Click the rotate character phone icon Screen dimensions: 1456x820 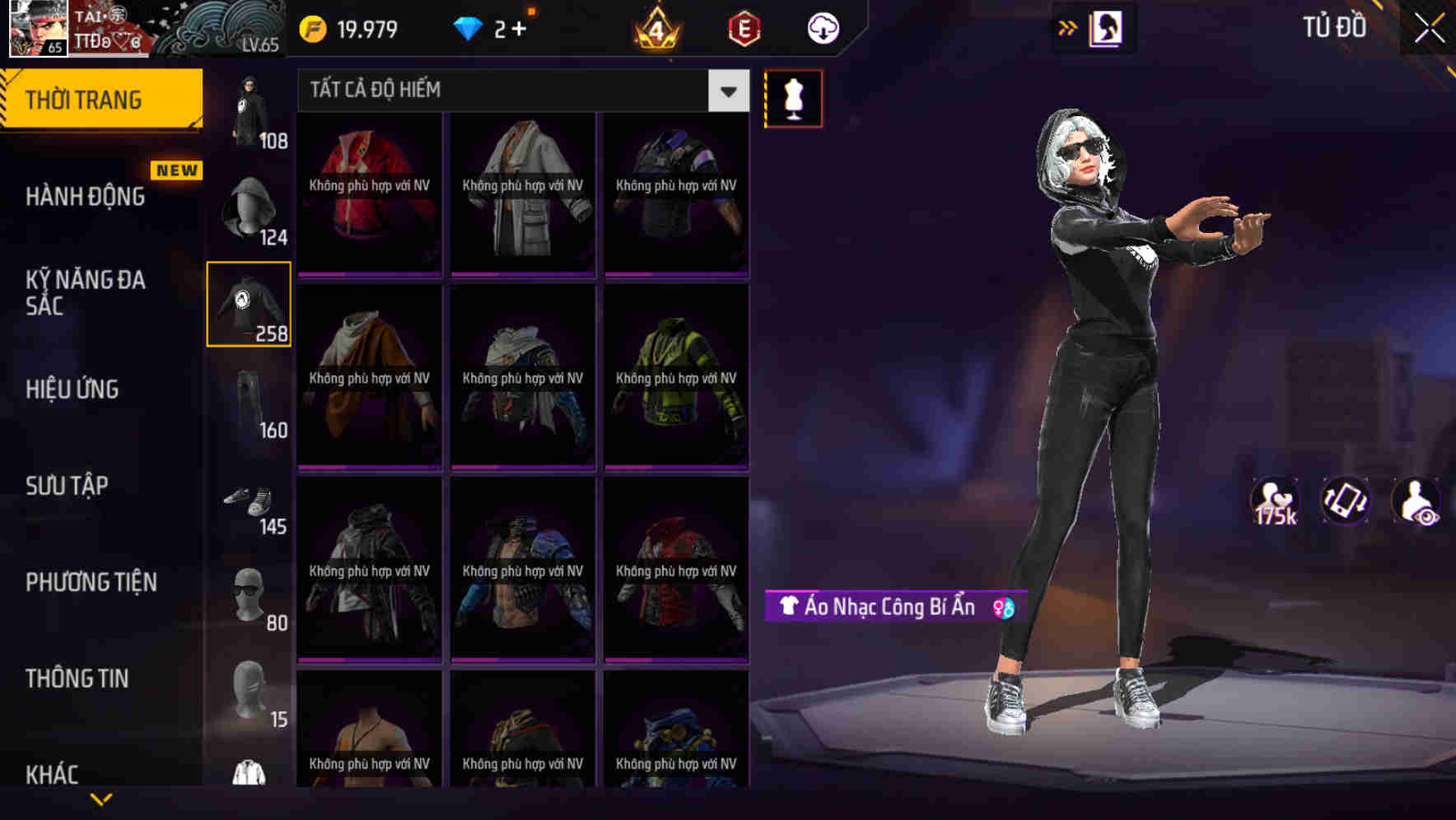pos(1344,501)
